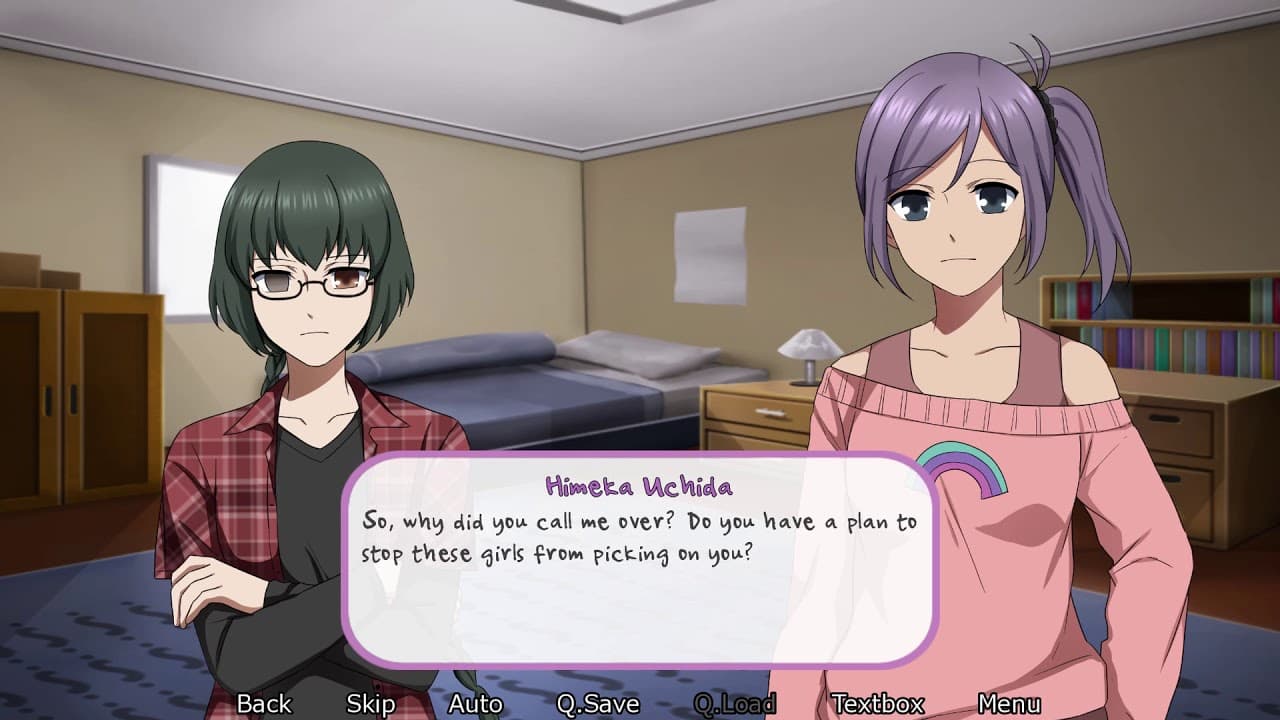Click Q.Save to quick save progress

point(597,704)
